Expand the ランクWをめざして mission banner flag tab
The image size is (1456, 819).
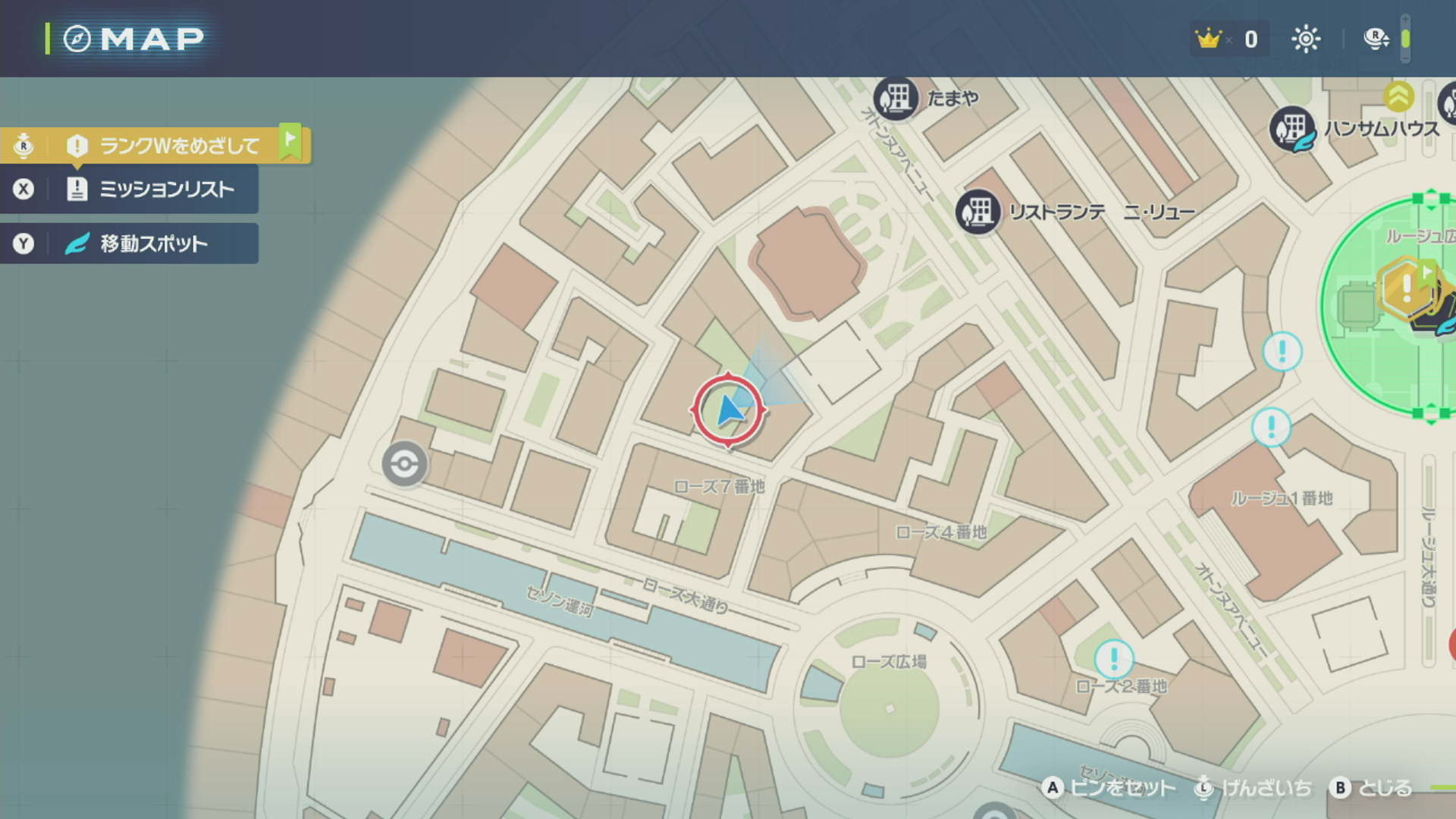click(290, 143)
